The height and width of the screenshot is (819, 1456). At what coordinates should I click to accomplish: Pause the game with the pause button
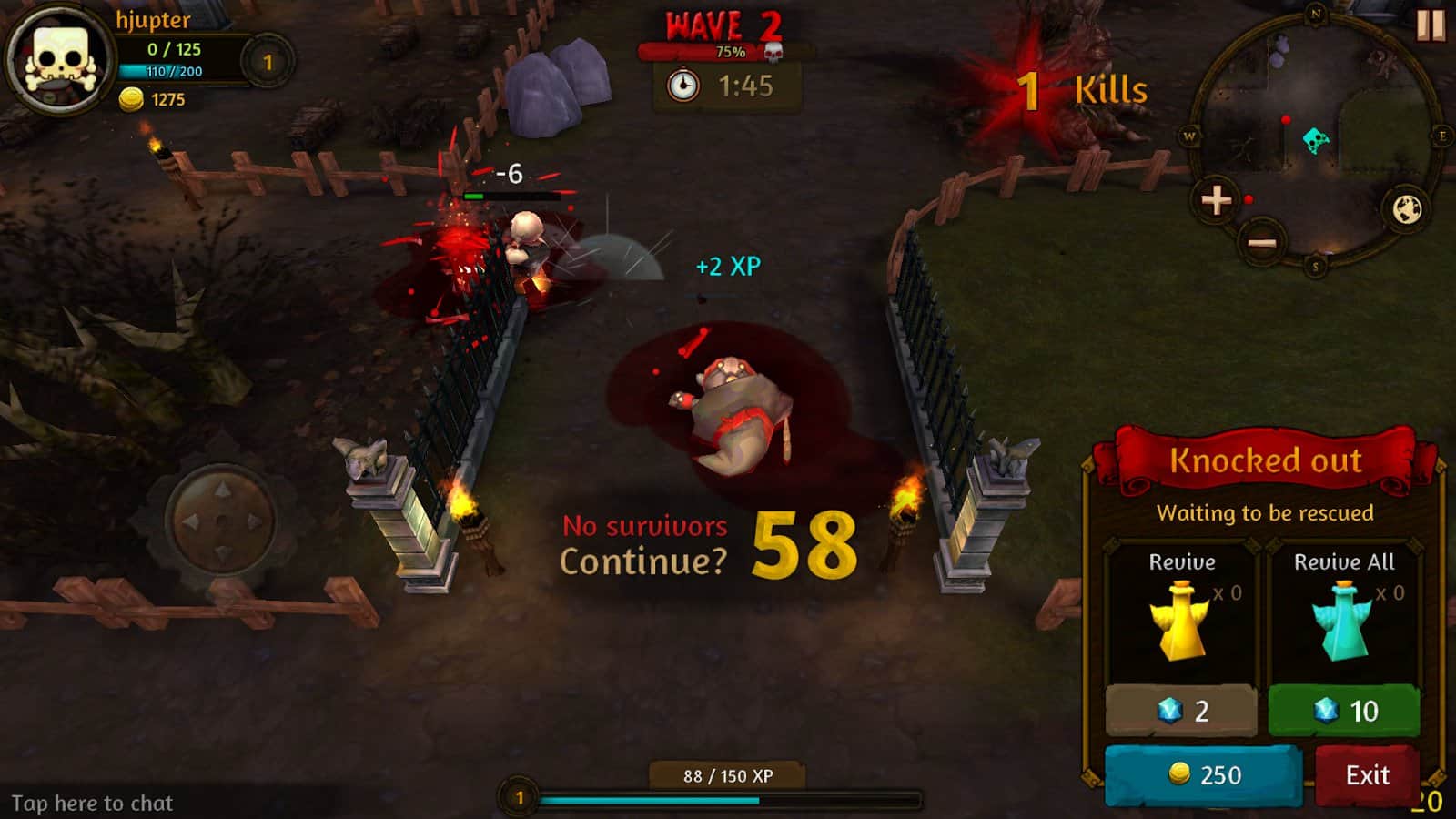(x=1430, y=25)
